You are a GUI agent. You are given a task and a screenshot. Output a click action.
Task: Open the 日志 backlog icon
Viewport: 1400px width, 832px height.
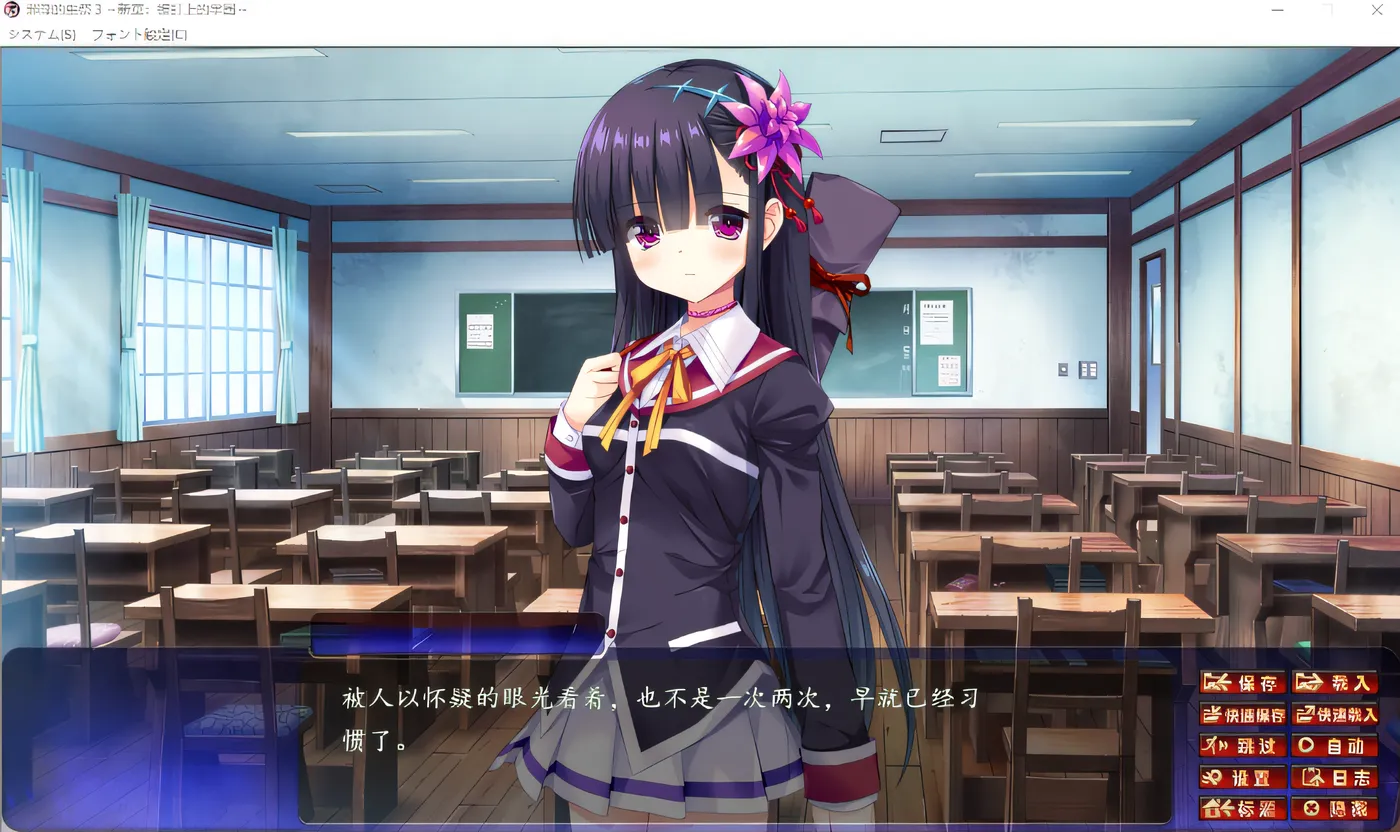coord(1336,777)
